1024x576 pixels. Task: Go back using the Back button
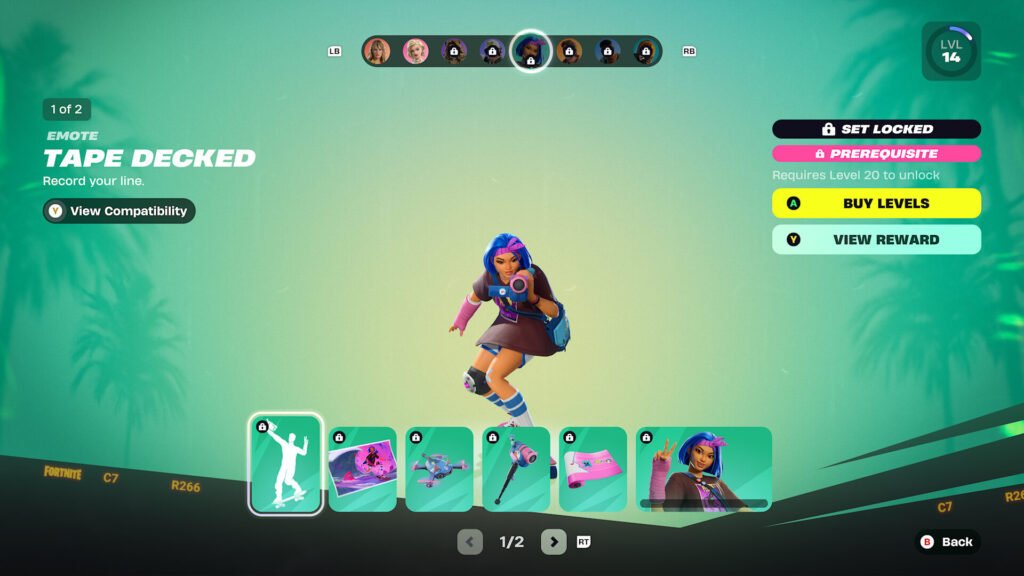(x=946, y=542)
